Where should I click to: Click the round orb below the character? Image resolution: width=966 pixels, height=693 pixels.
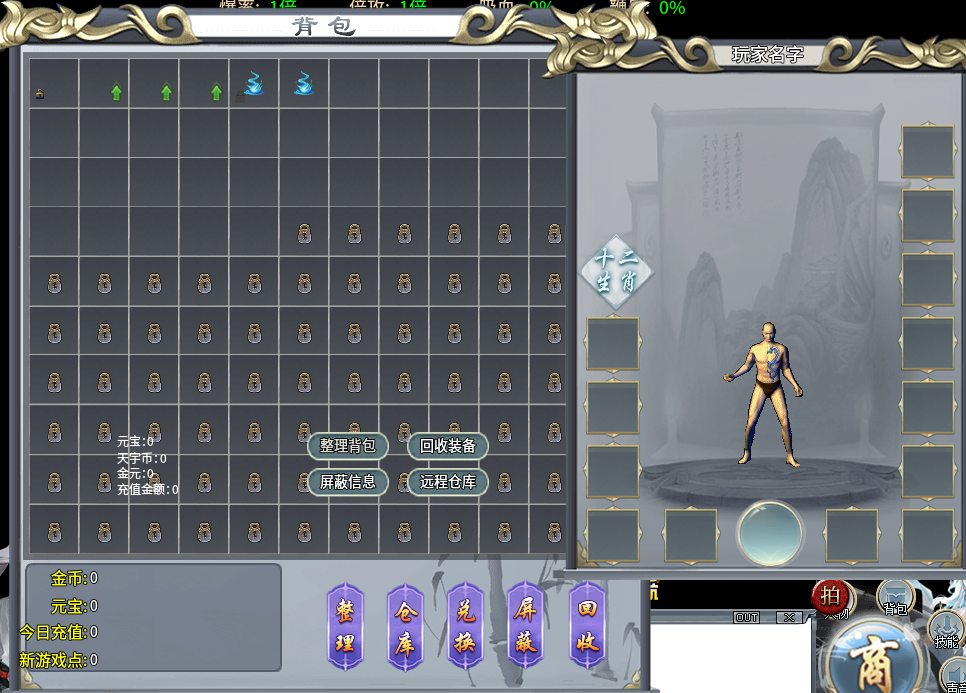pos(770,534)
